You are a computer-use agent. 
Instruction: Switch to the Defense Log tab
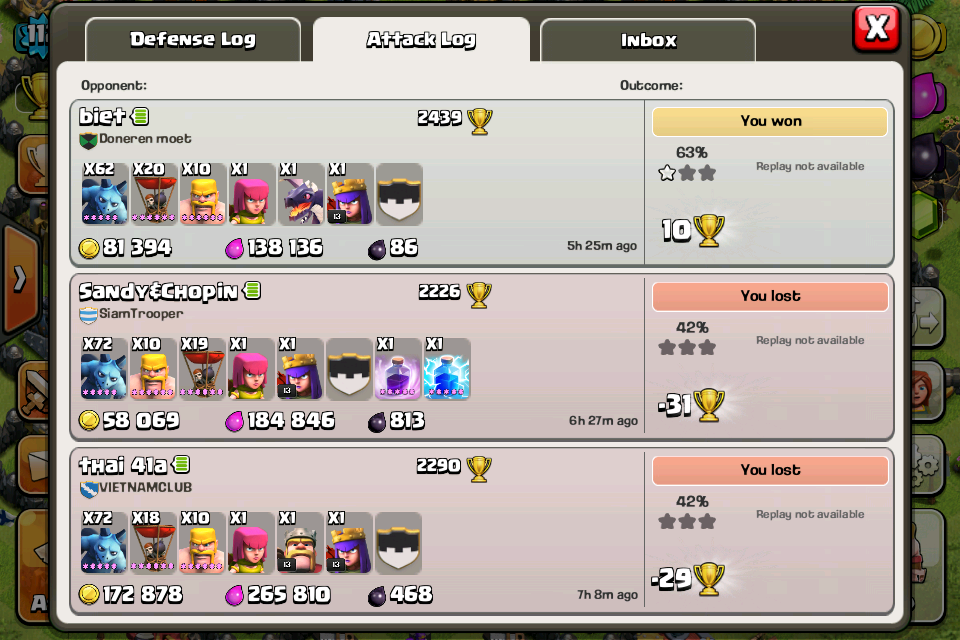click(x=193, y=40)
